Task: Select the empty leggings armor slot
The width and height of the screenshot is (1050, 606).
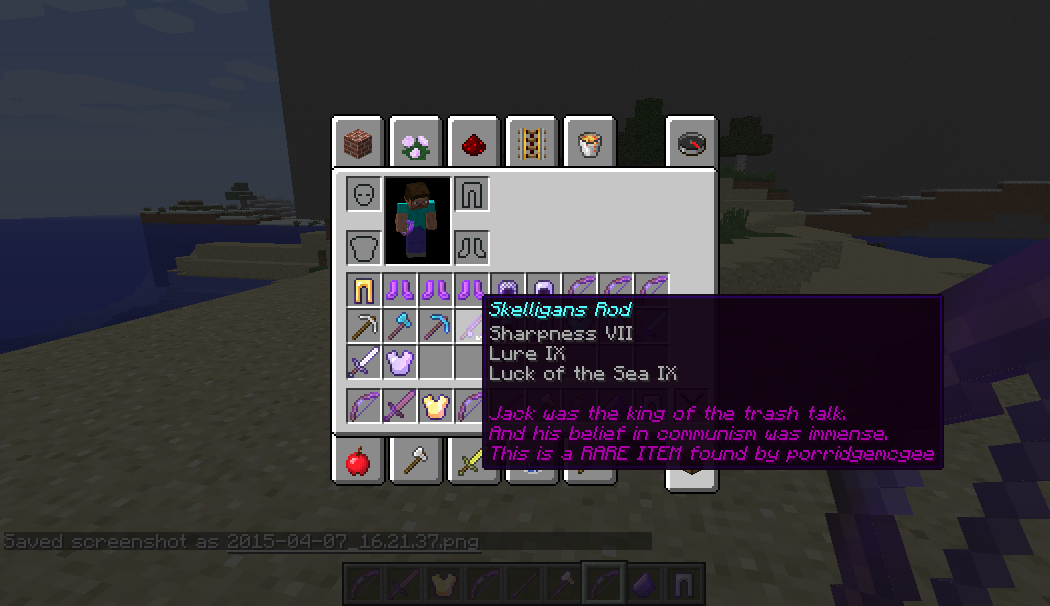Action: [x=471, y=193]
